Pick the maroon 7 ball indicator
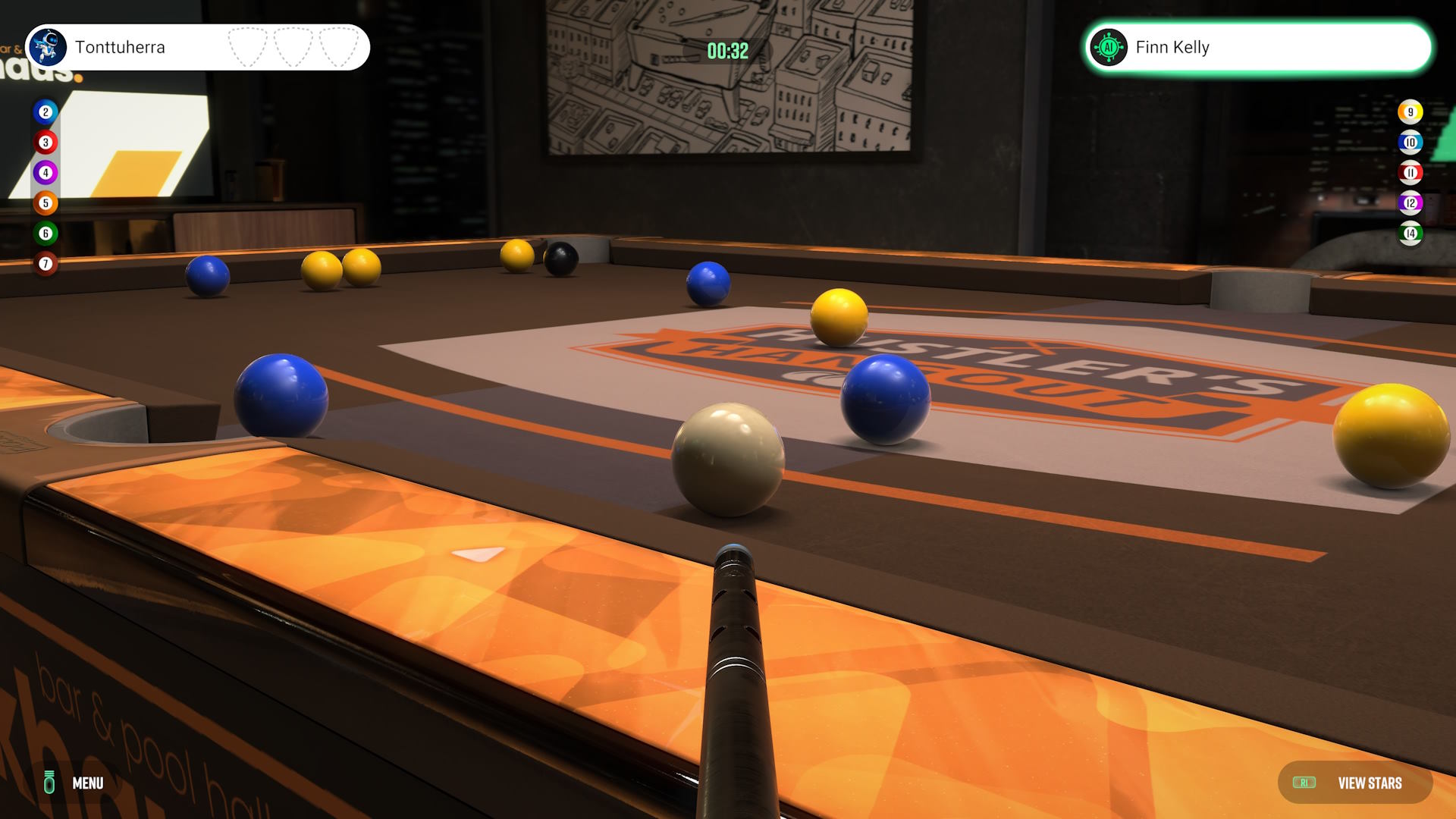This screenshot has height=819, width=1456. coord(45,264)
